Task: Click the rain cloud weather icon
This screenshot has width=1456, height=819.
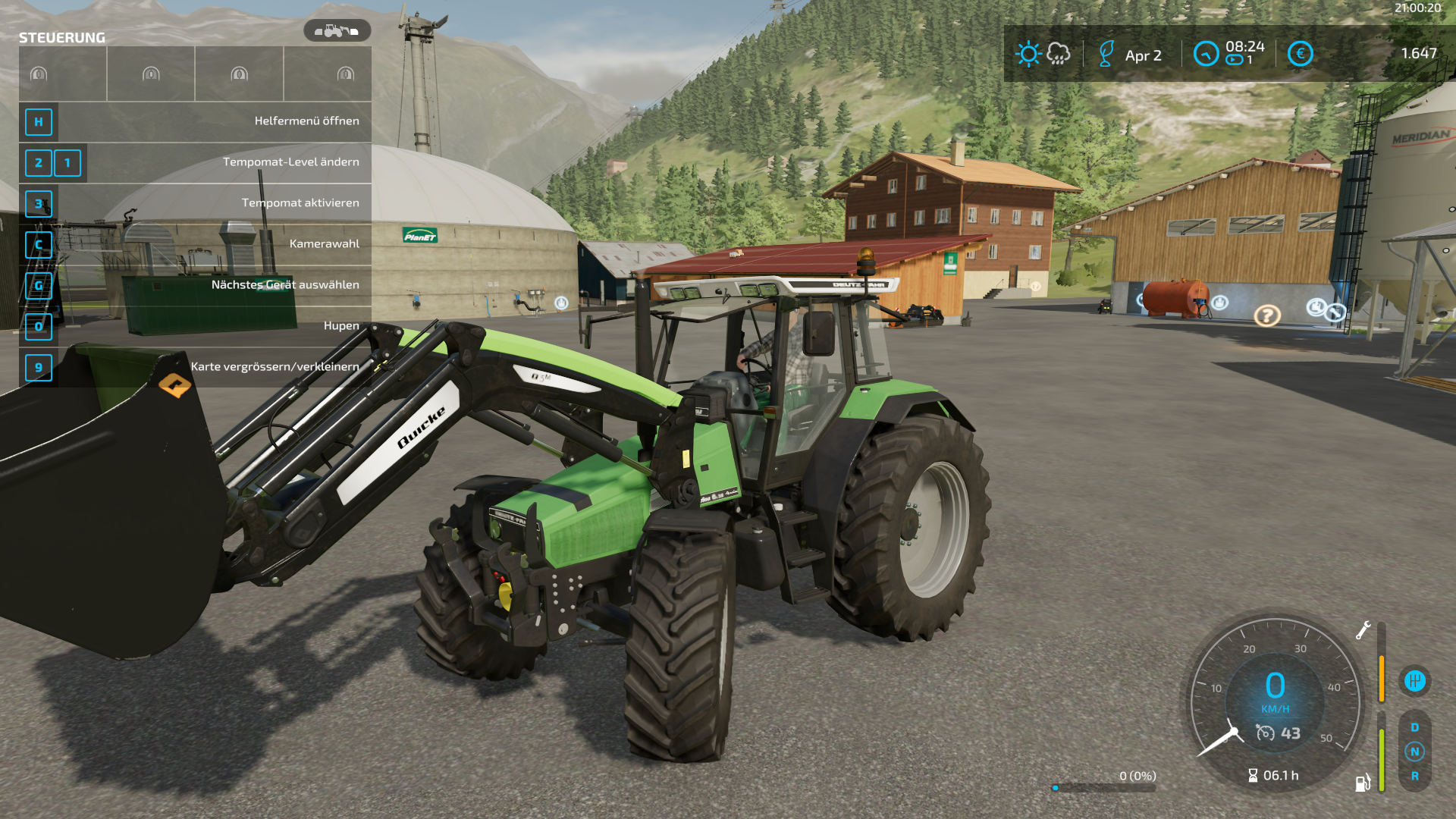Action: (1059, 54)
